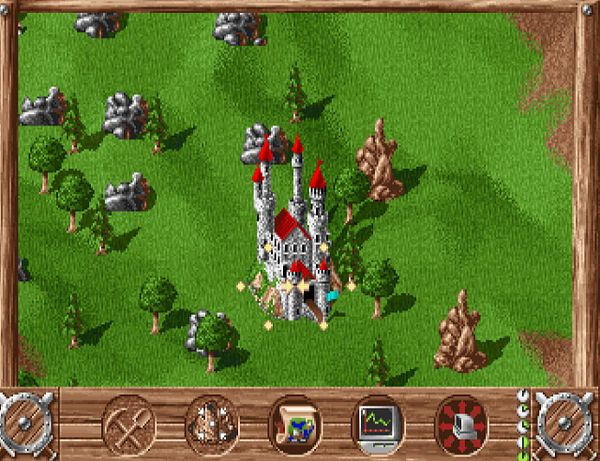Open the settings computer with red arrows

pyautogui.click(x=461, y=421)
